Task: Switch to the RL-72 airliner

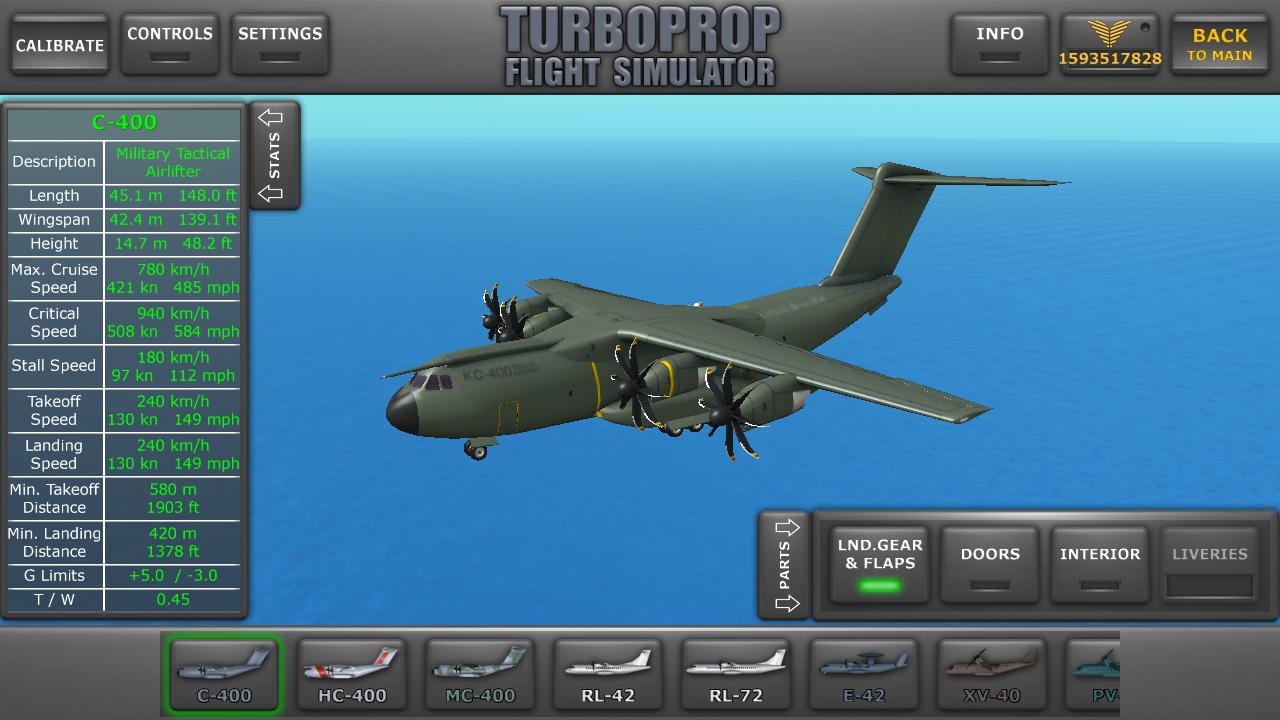Action: [736, 675]
